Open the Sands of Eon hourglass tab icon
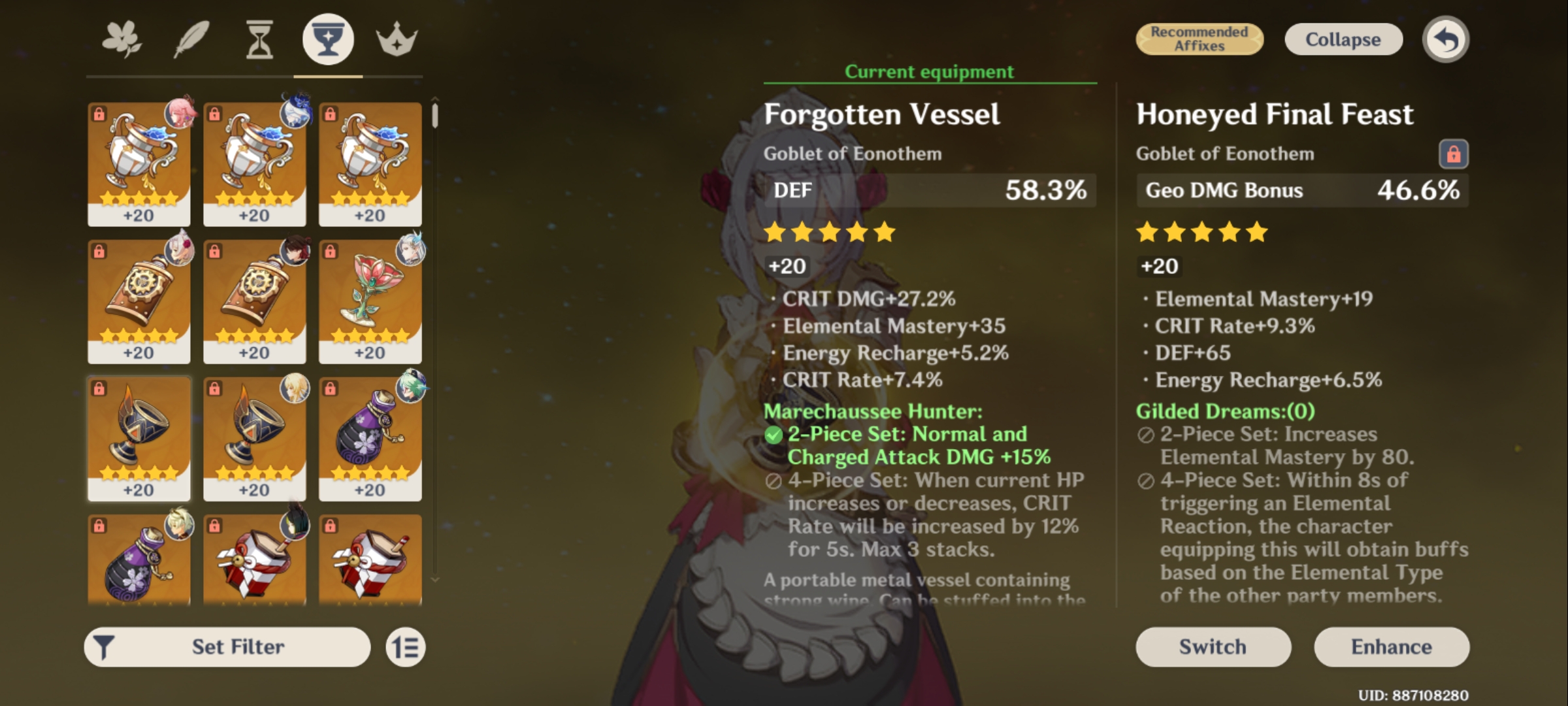The height and width of the screenshot is (706, 1568). [x=257, y=39]
